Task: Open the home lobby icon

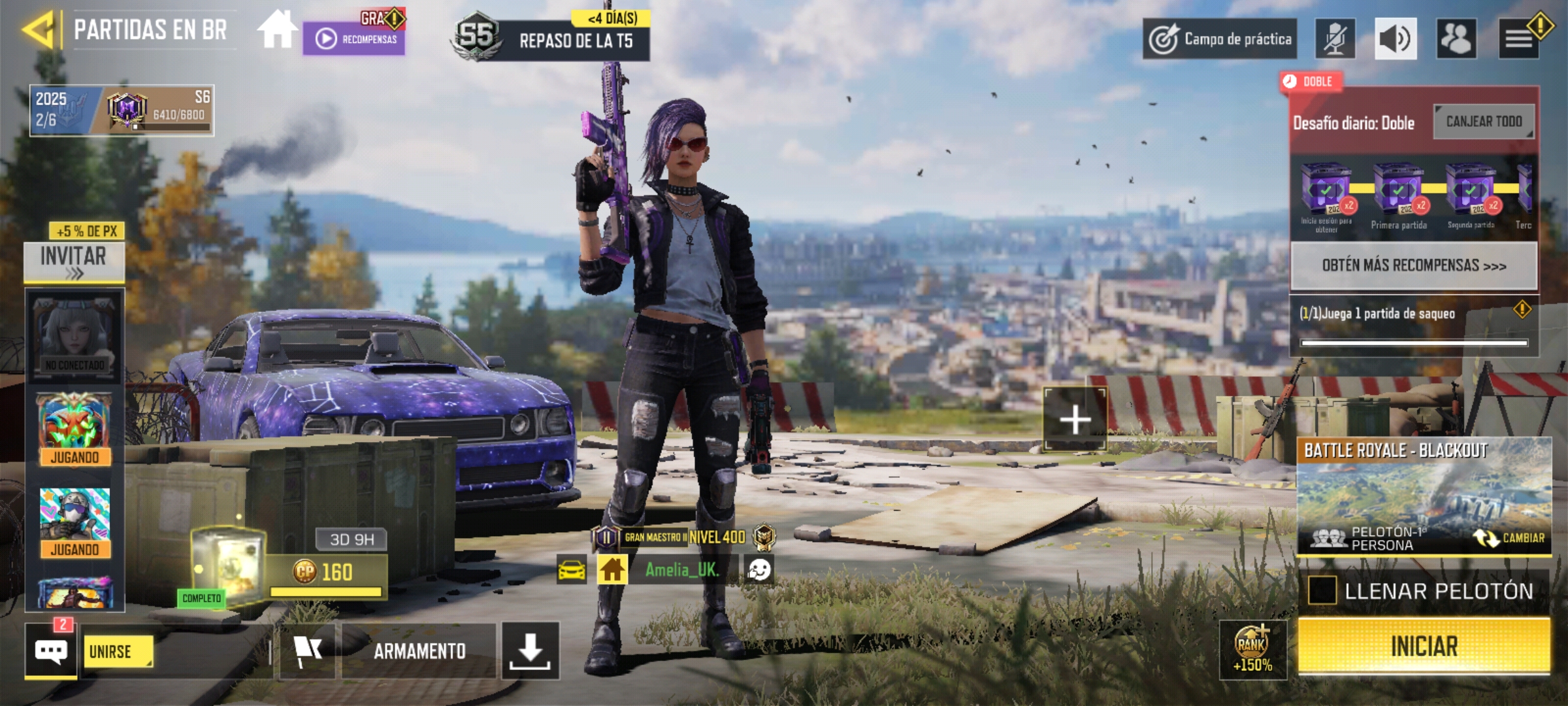Action: 276,30
